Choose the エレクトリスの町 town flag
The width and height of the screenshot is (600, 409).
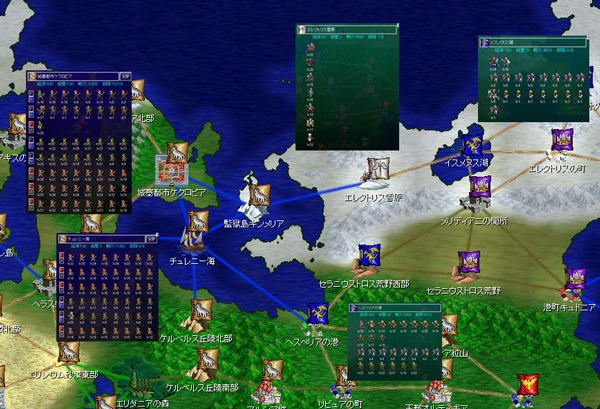[x=561, y=140]
